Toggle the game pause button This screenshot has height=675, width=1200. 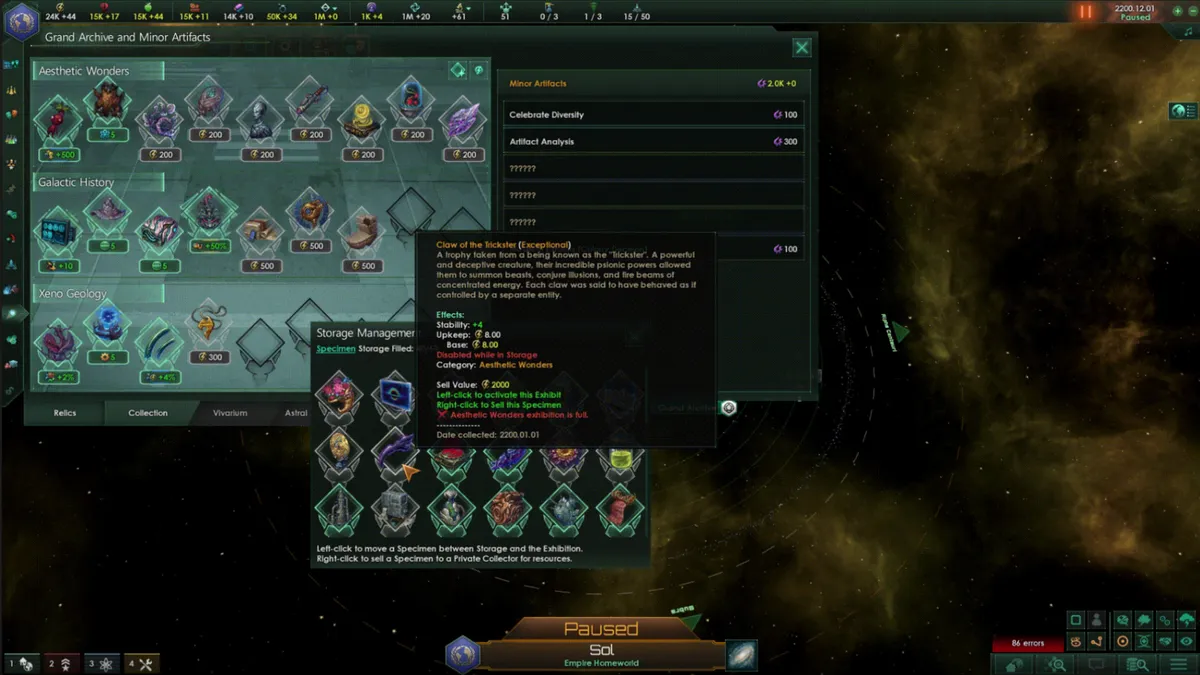pyautogui.click(x=1085, y=12)
